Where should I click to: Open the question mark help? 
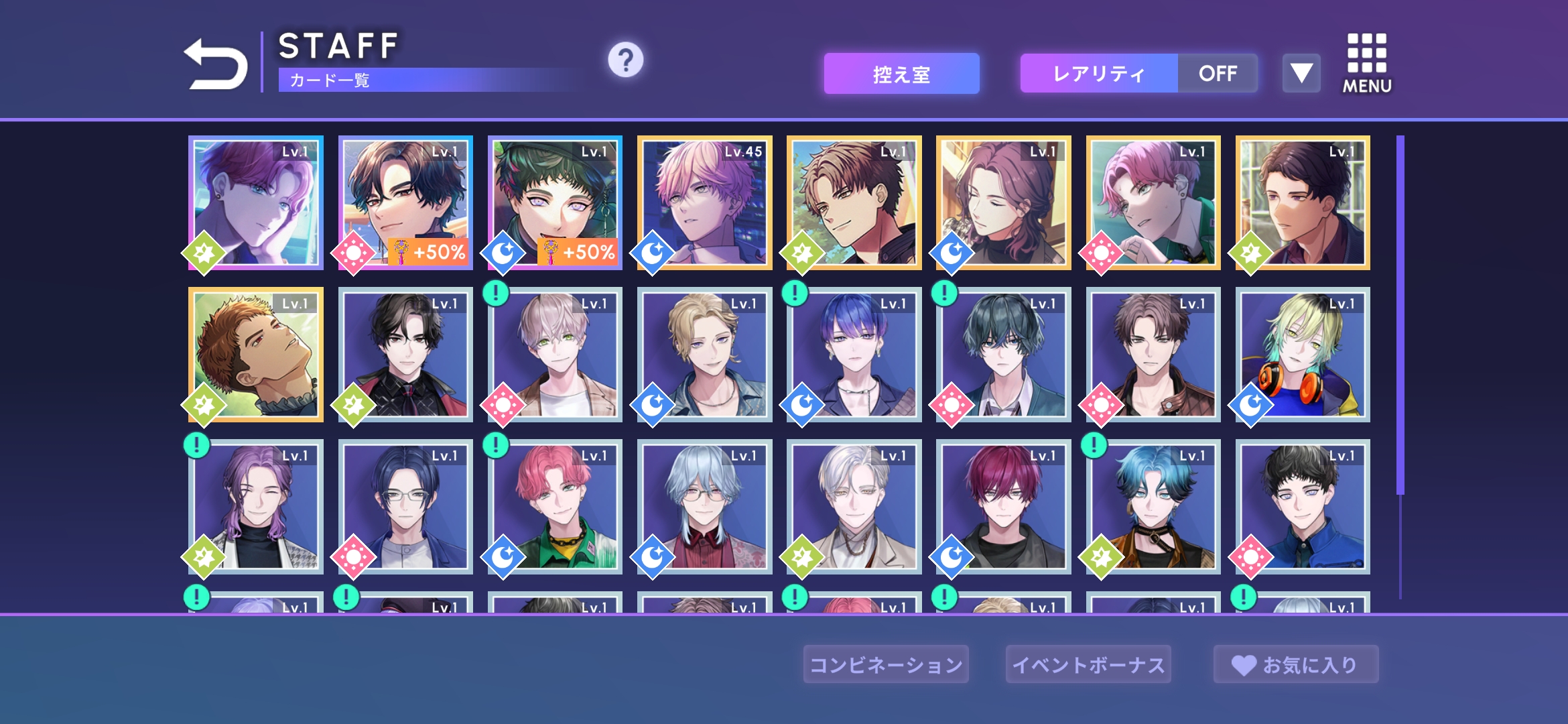coord(625,60)
